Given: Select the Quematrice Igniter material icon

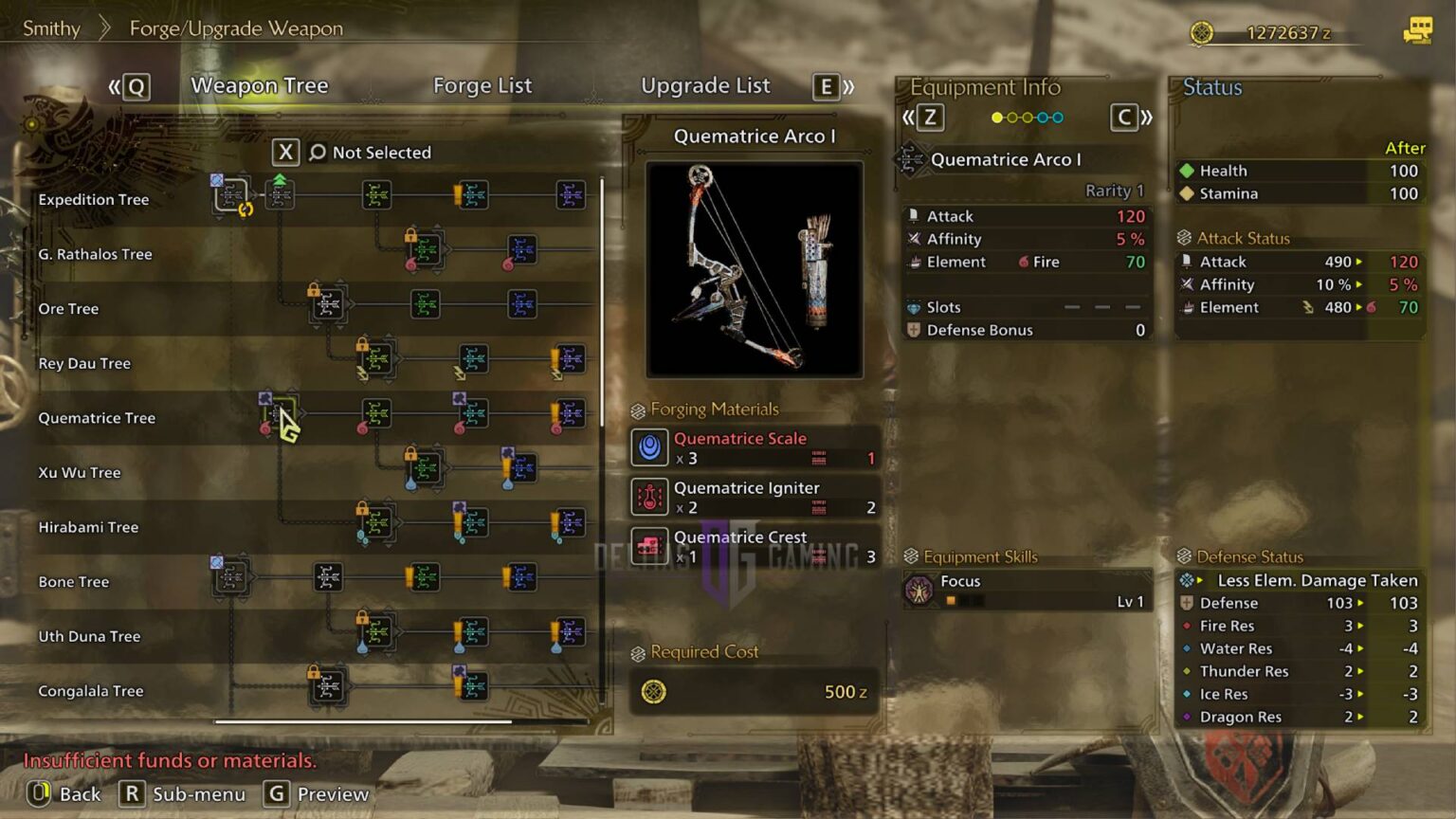Looking at the screenshot, I should (x=648, y=495).
